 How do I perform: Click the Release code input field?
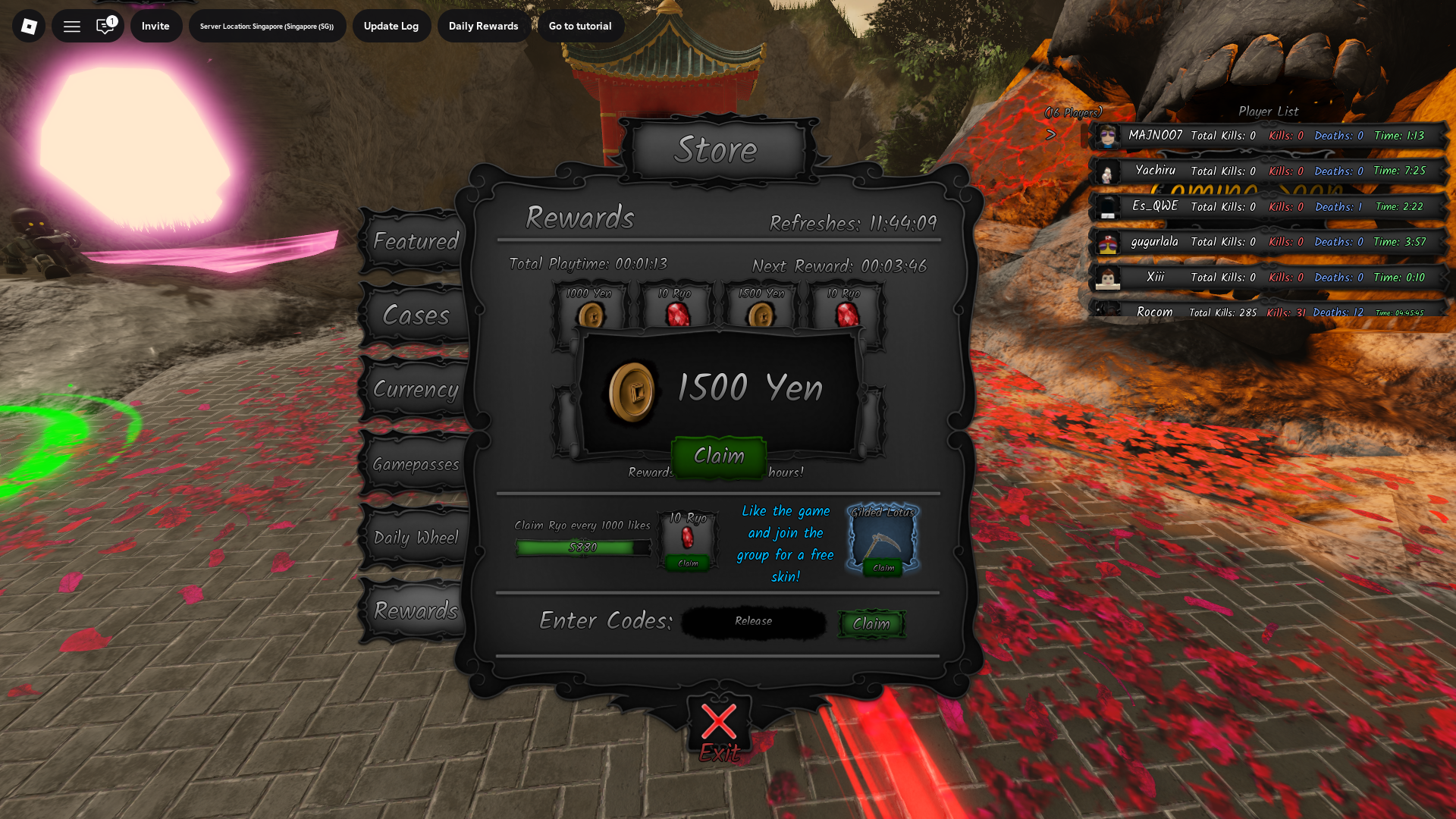tap(752, 622)
